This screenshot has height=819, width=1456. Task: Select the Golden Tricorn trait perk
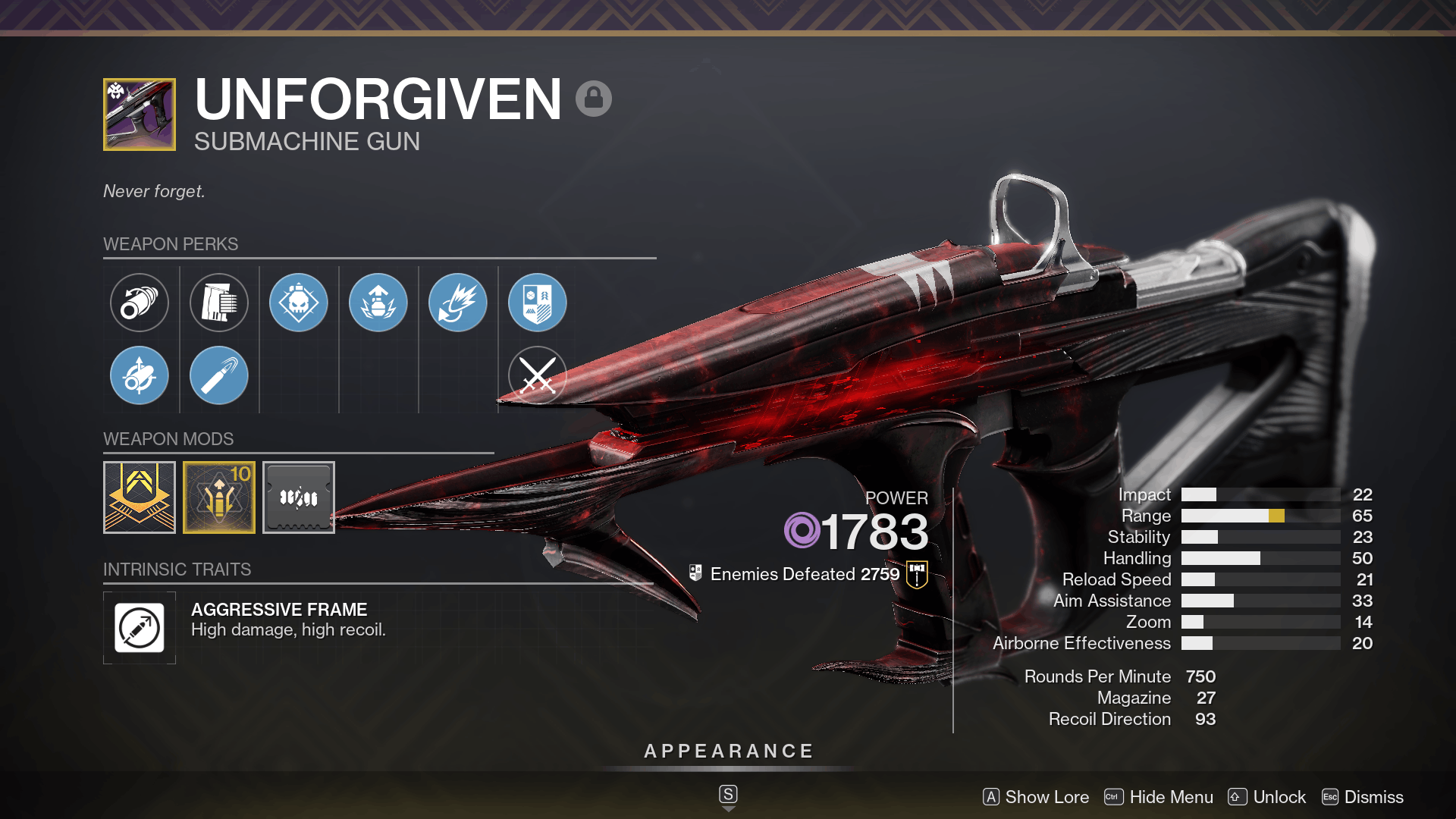pyautogui.click(x=457, y=302)
